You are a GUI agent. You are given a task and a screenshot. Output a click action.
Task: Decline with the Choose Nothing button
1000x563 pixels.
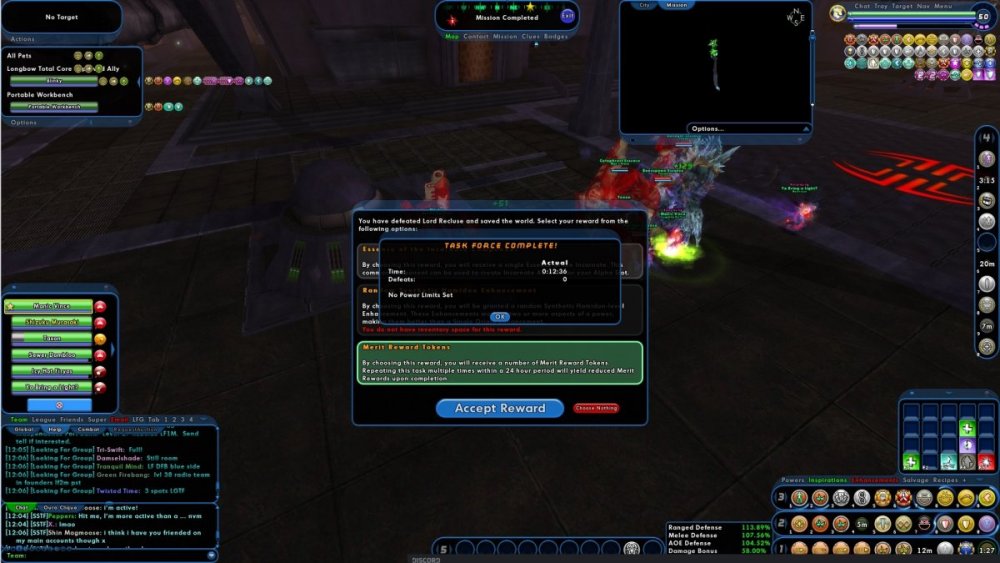point(596,408)
